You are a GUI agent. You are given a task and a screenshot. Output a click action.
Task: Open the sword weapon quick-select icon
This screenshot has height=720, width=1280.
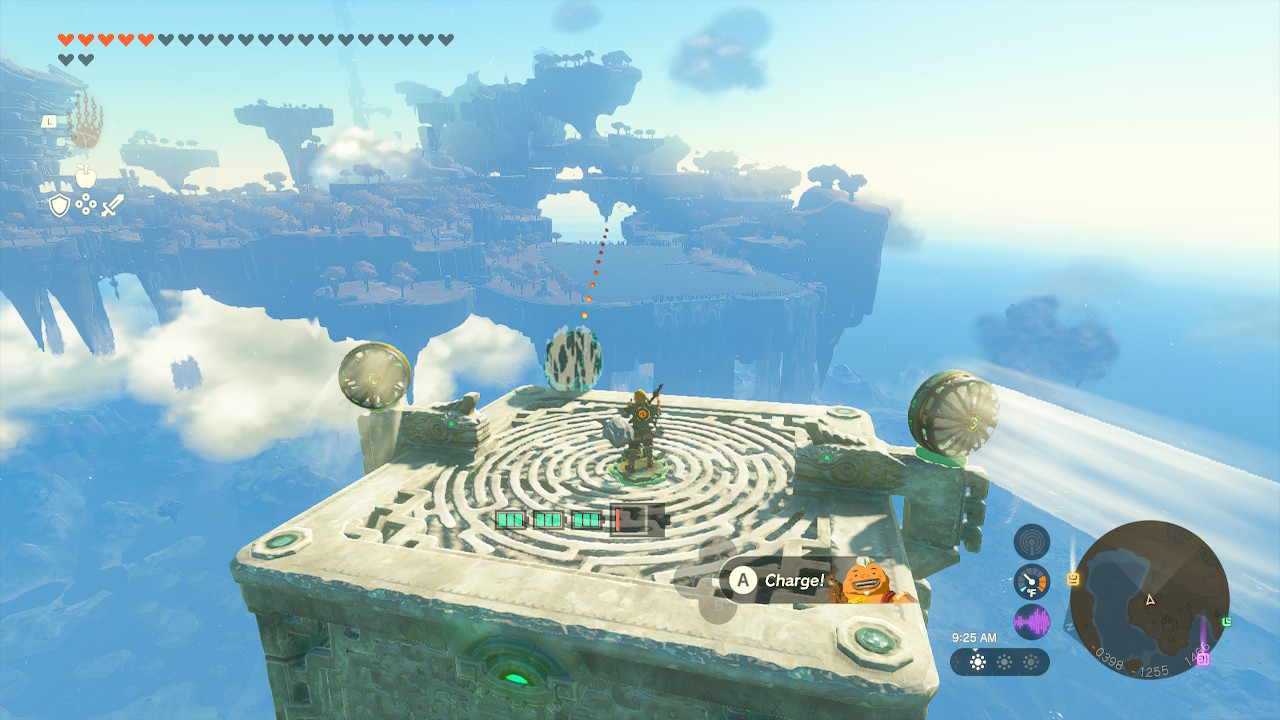[x=113, y=206]
